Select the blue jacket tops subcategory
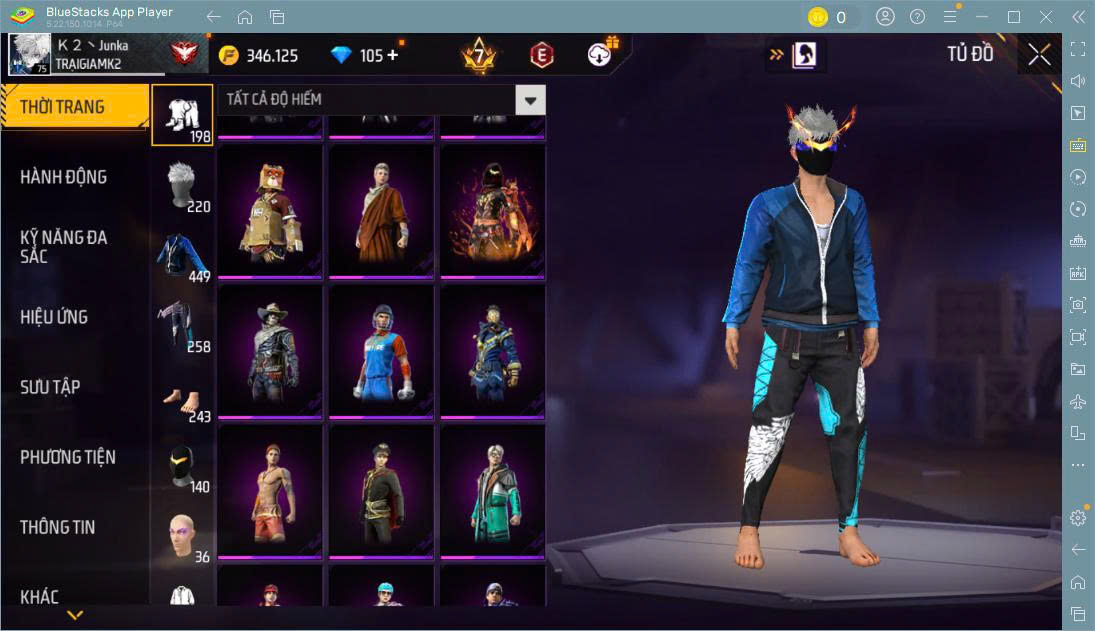Screen dimensions: 1095x631 pyautogui.click(x=182, y=256)
